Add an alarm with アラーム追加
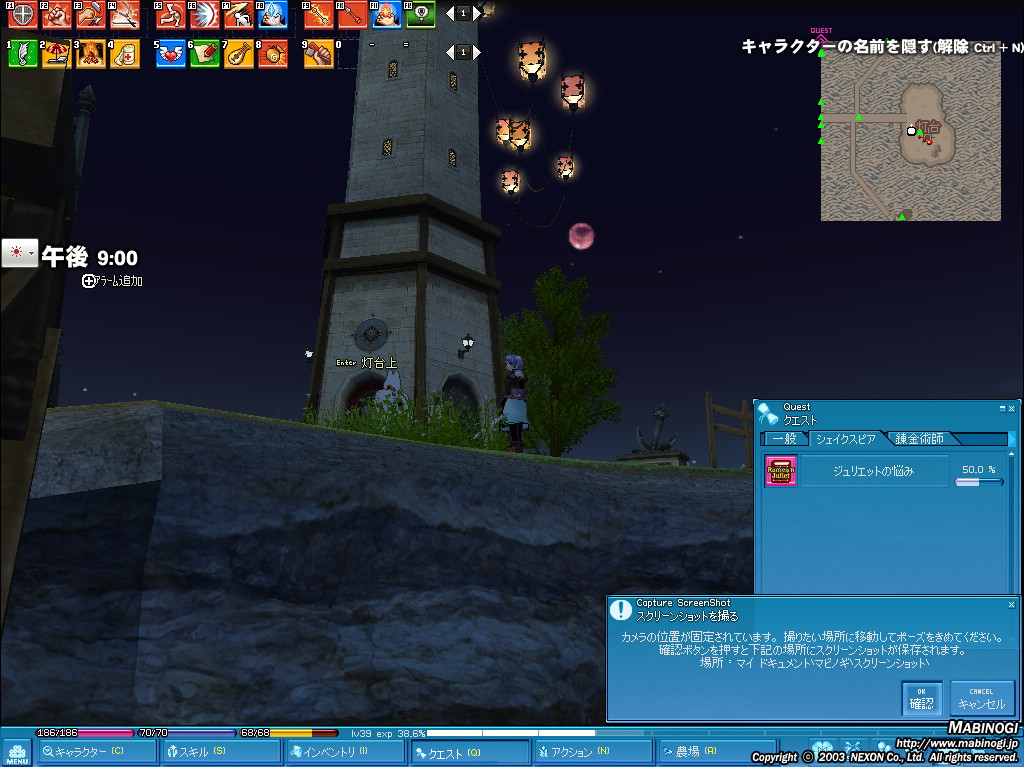The image size is (1024, 767). pos(113,282)
